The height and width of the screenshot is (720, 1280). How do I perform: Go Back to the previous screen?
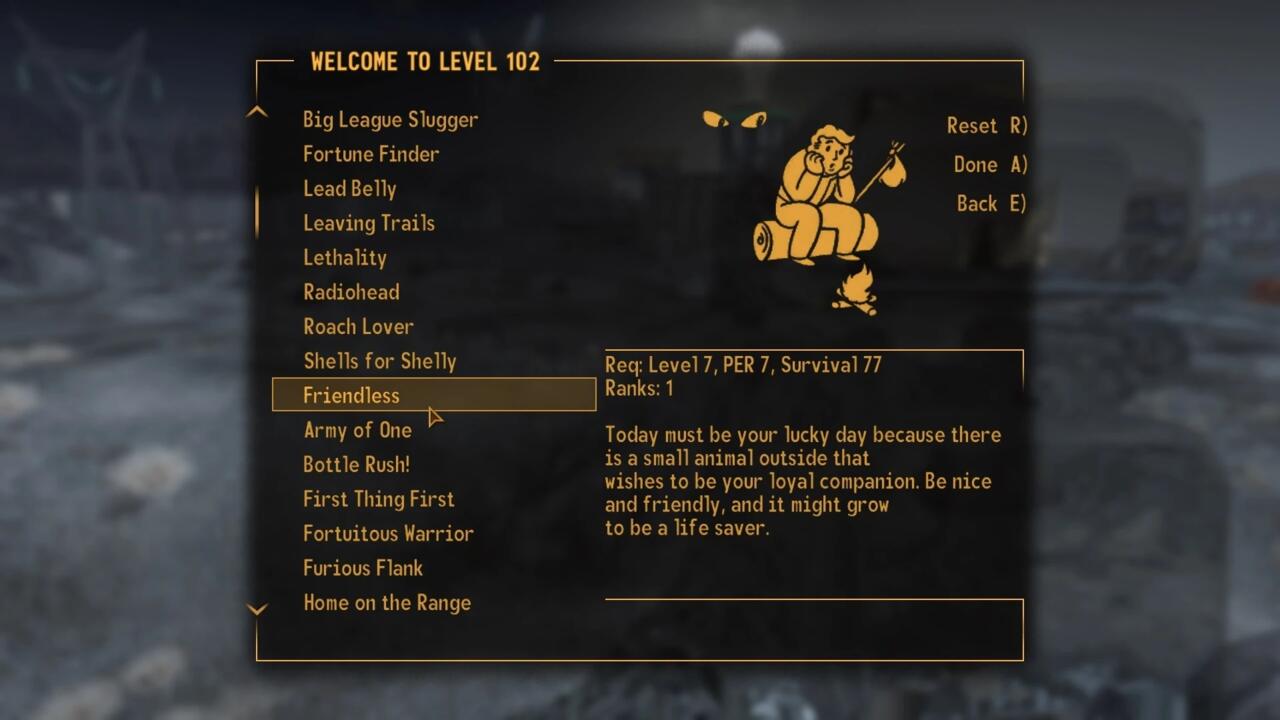point(990,204)
